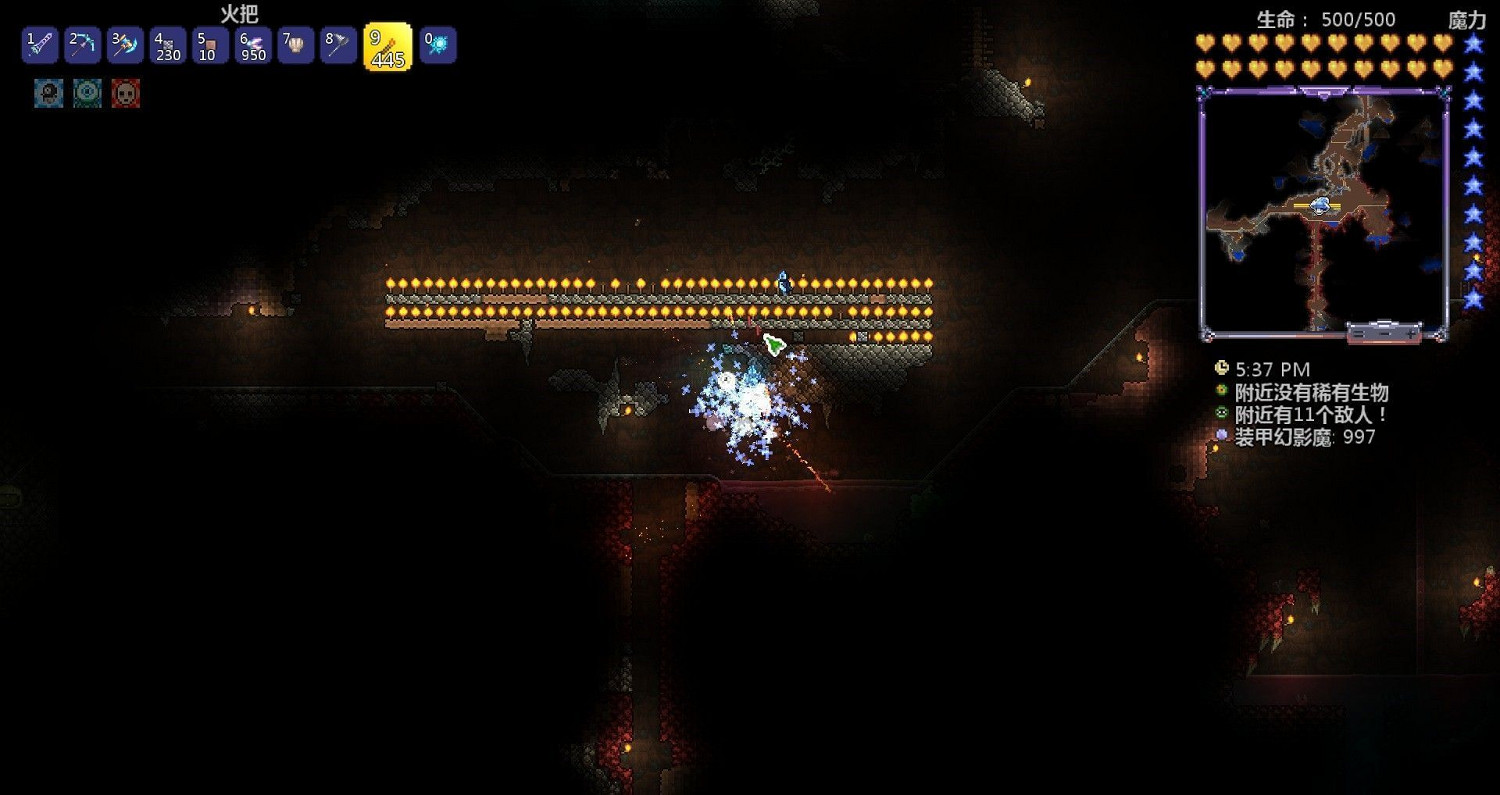The image size is (1500, 795).
Task: Select the stack of 230 blocks in slot 4
Action: (x=168, y=45)
